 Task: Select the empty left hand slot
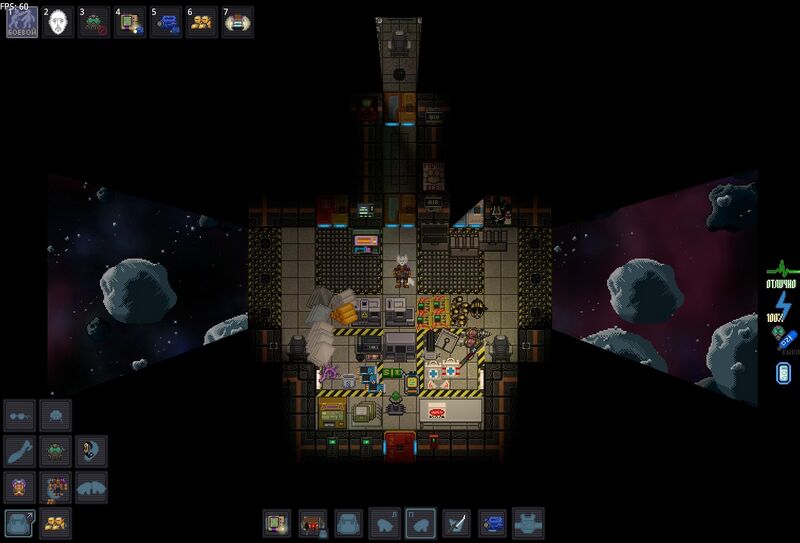(x=384, y=523)
